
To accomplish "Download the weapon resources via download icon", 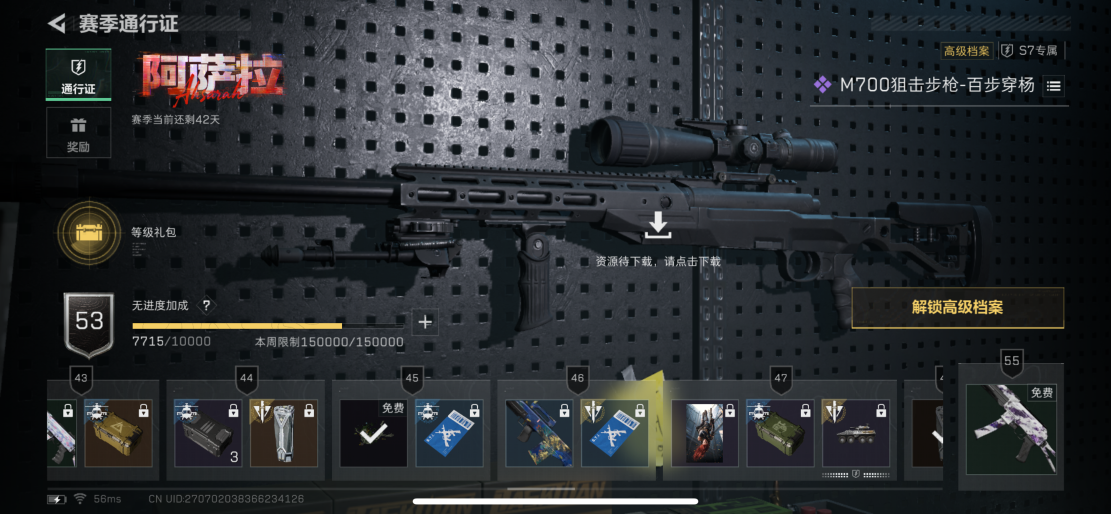I will pos(657,226).
